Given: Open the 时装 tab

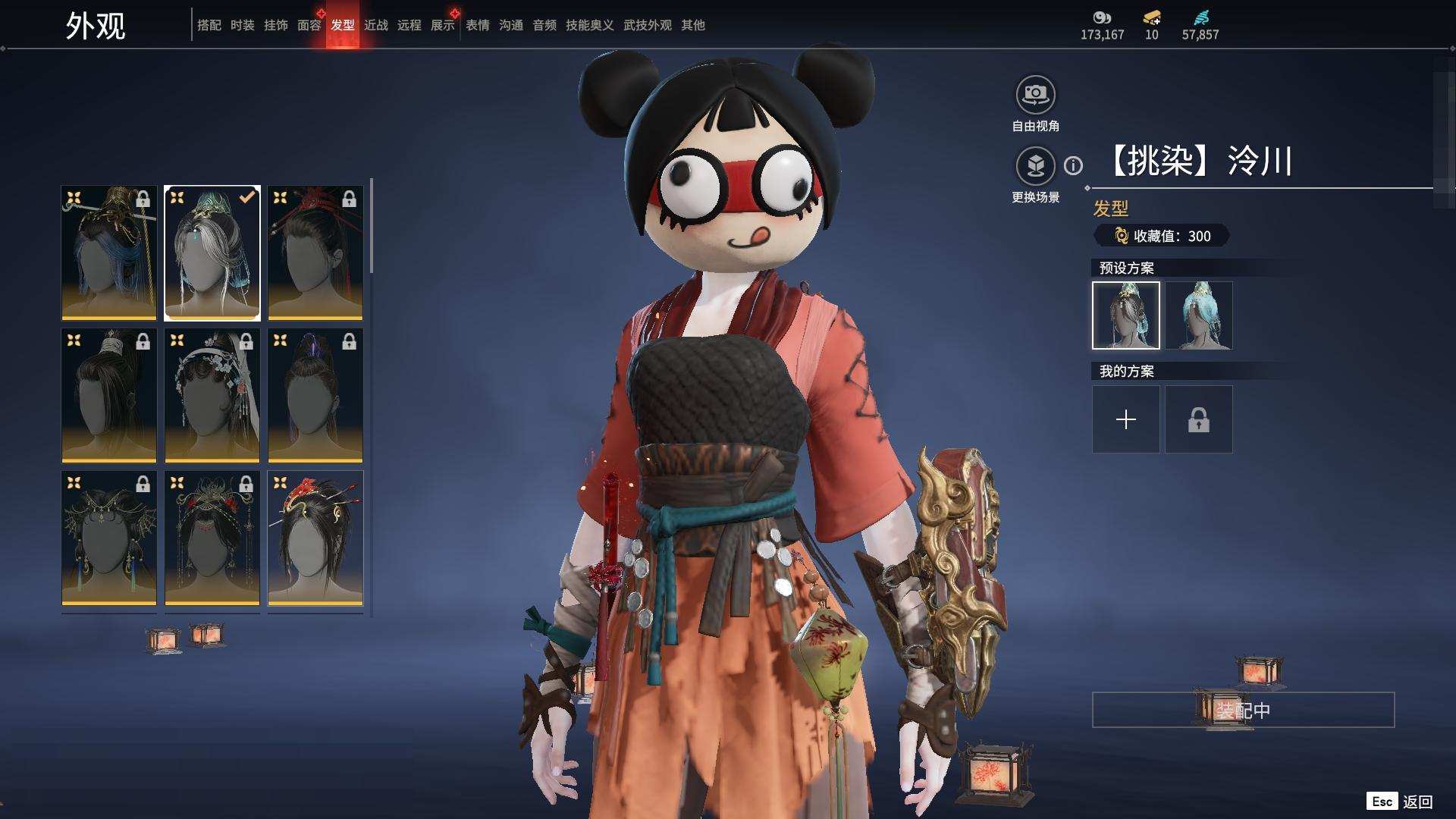Looking at the screenshot, I should 242,25.
